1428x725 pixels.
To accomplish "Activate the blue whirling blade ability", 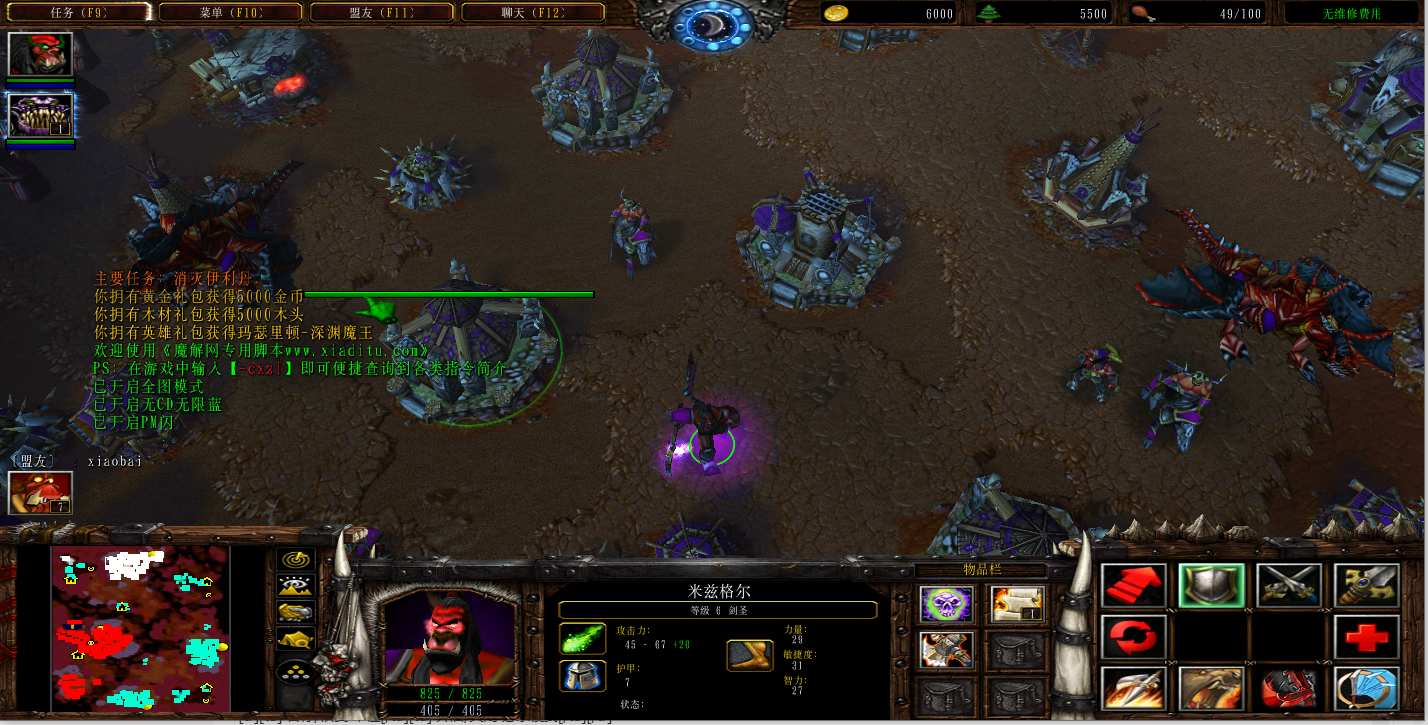I will (1367, 689).
